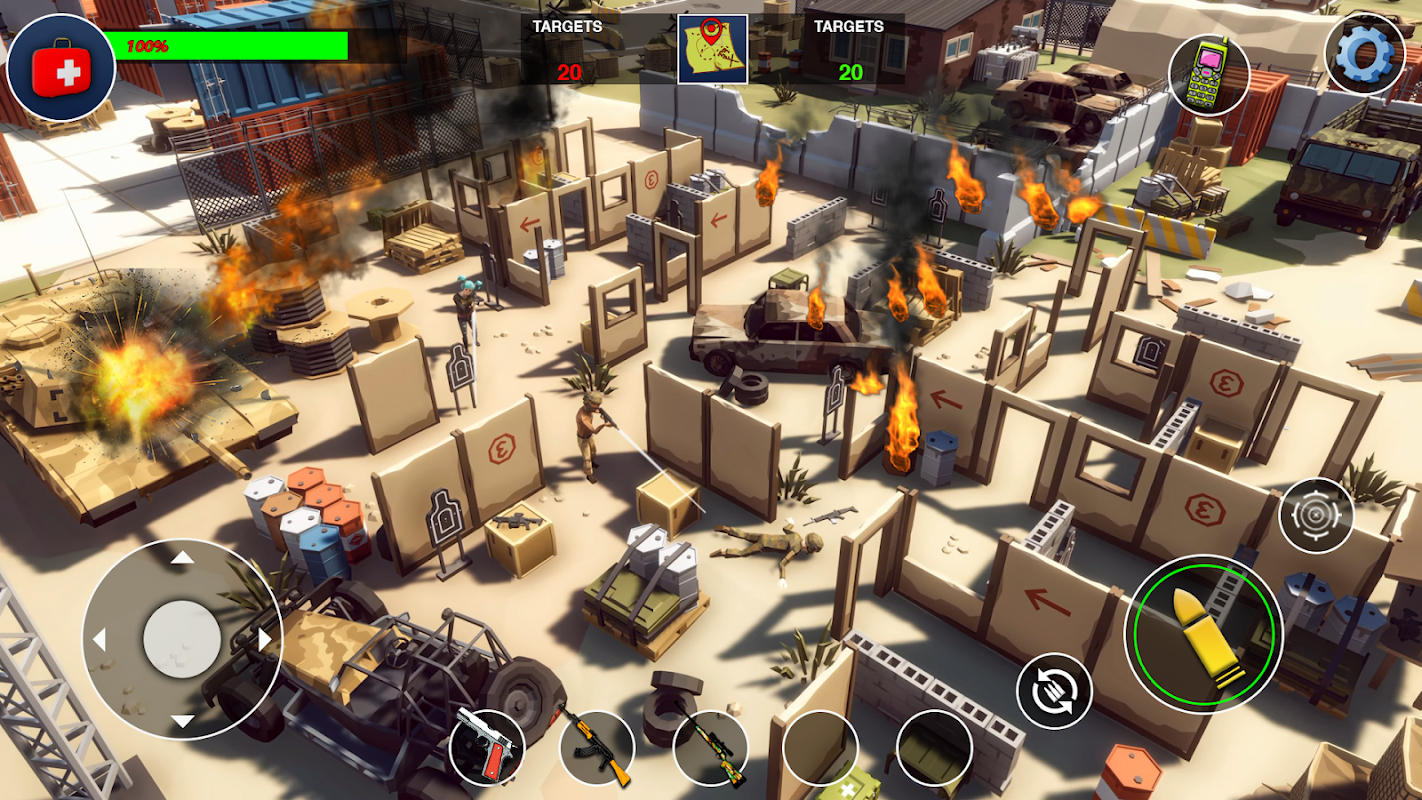Screen dimensions: 1422x800
Task: Open the map with the red marker
Action: (x=712, y=49)
